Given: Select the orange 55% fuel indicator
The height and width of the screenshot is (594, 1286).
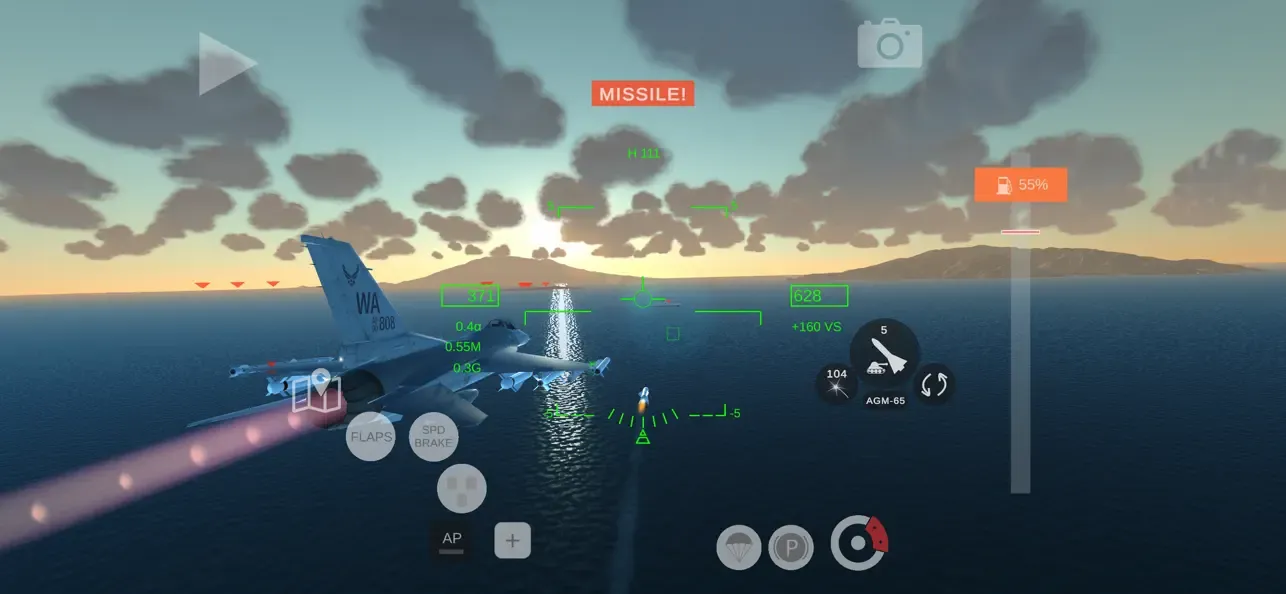Looking at the screenshot, I should point(1020,185).
